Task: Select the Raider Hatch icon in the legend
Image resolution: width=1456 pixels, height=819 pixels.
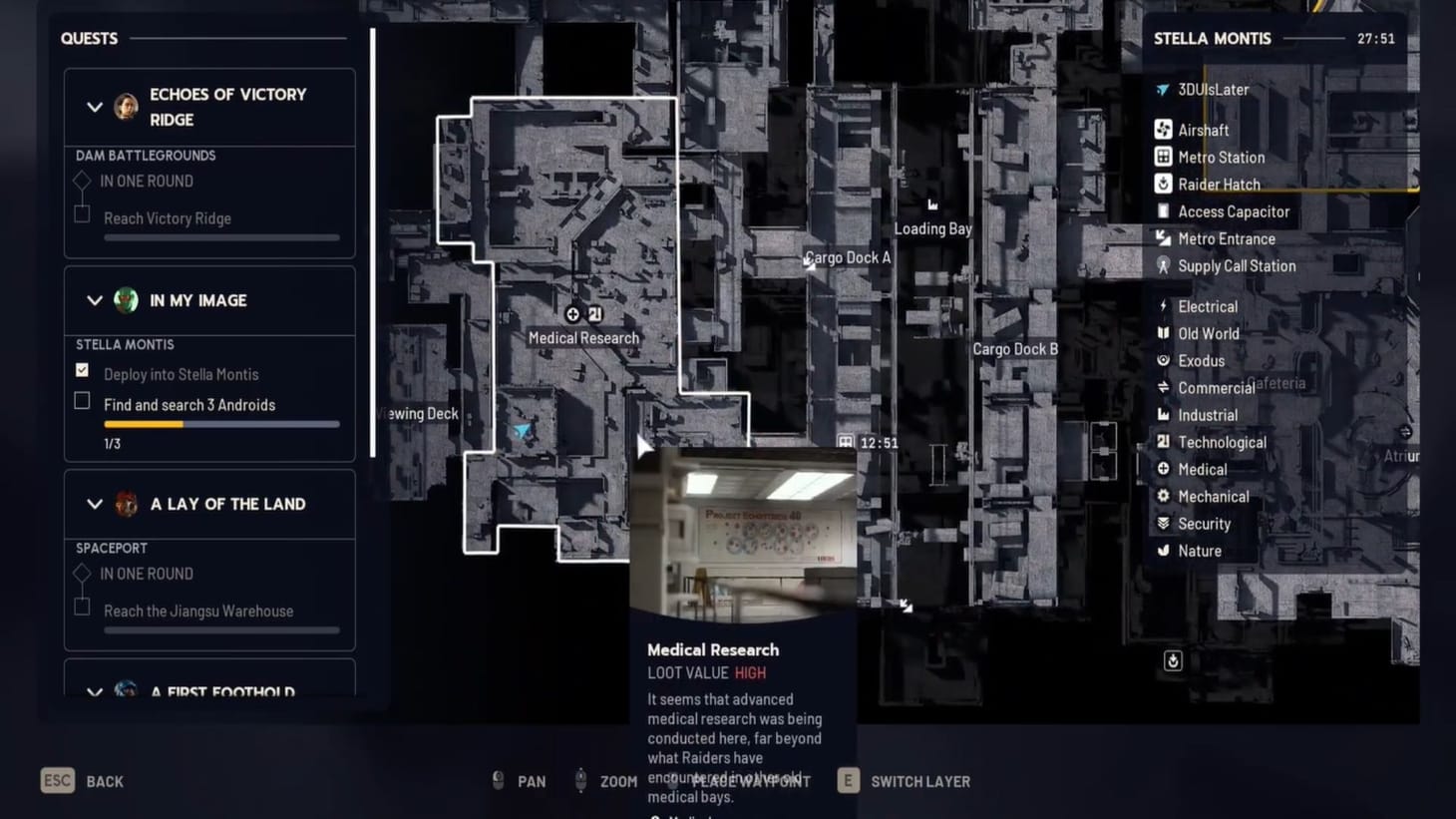Action: (1164, 184)
